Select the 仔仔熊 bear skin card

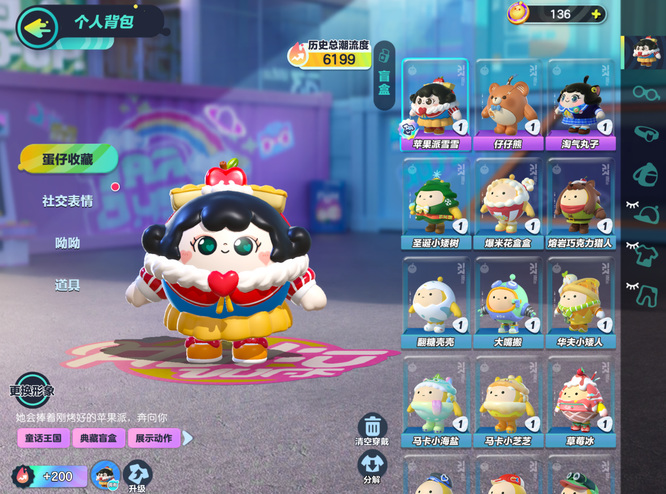(x=509, y=105)
